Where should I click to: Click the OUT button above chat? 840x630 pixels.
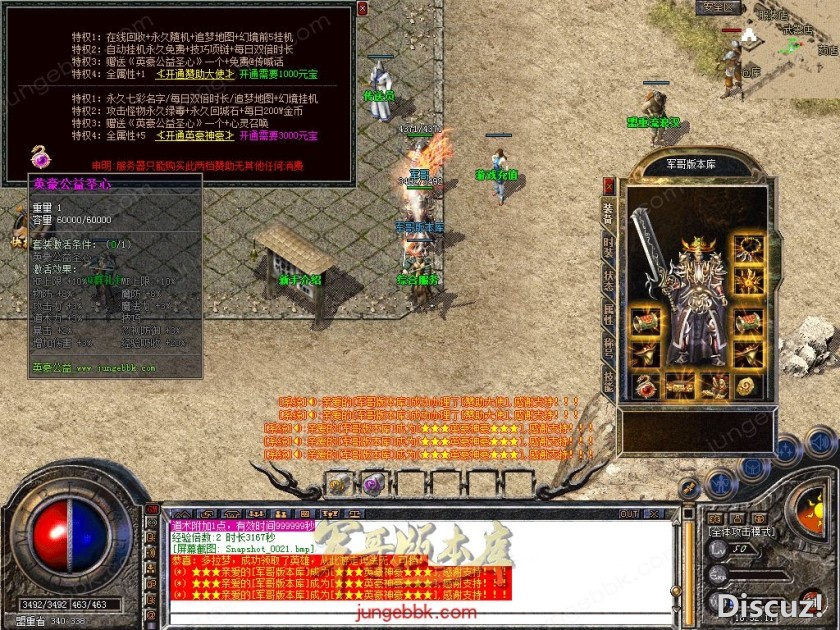(629, 514)
